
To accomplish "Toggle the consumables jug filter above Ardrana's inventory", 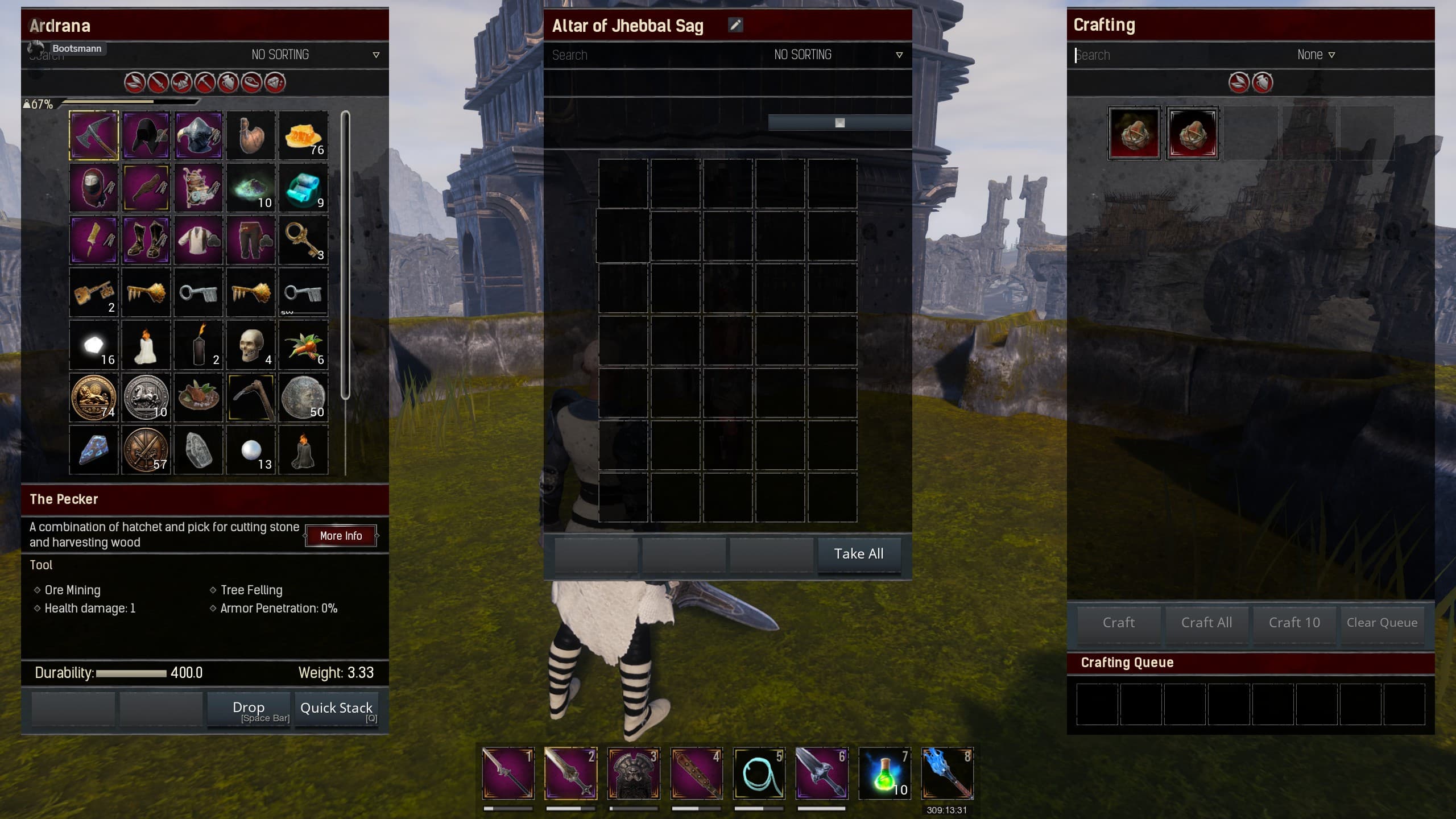I will click(x=228, y=82).
